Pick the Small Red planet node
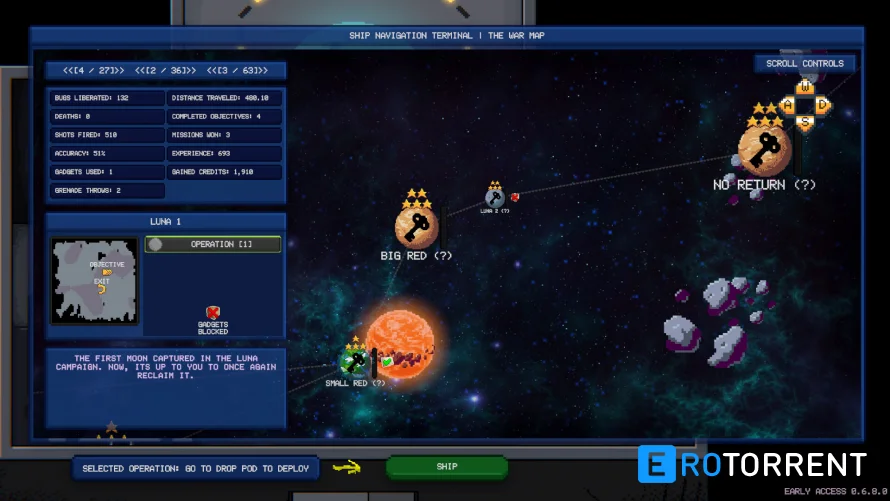 [354, 362]
